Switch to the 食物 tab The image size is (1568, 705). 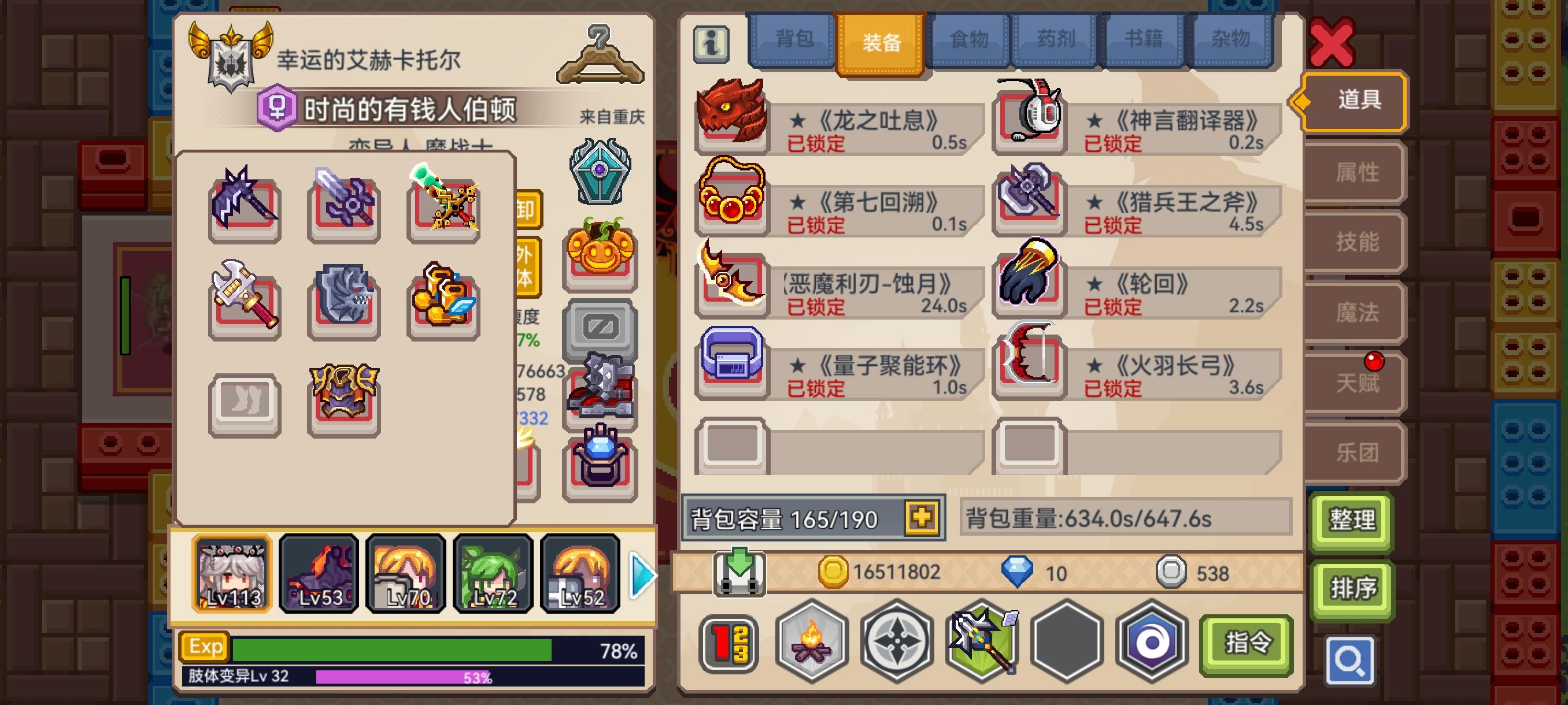(968, 38)
